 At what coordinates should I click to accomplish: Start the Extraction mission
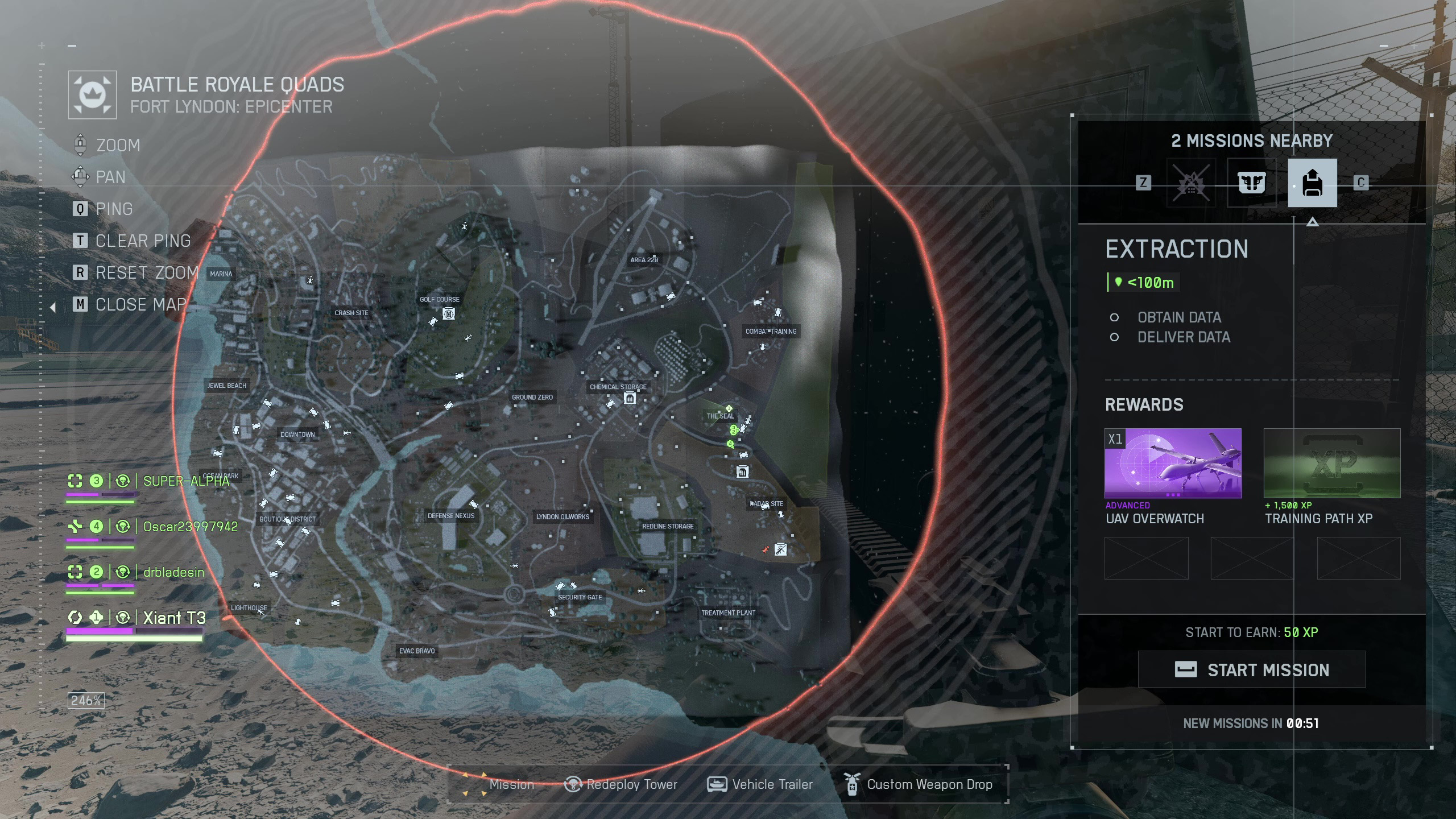point(1251,669)
